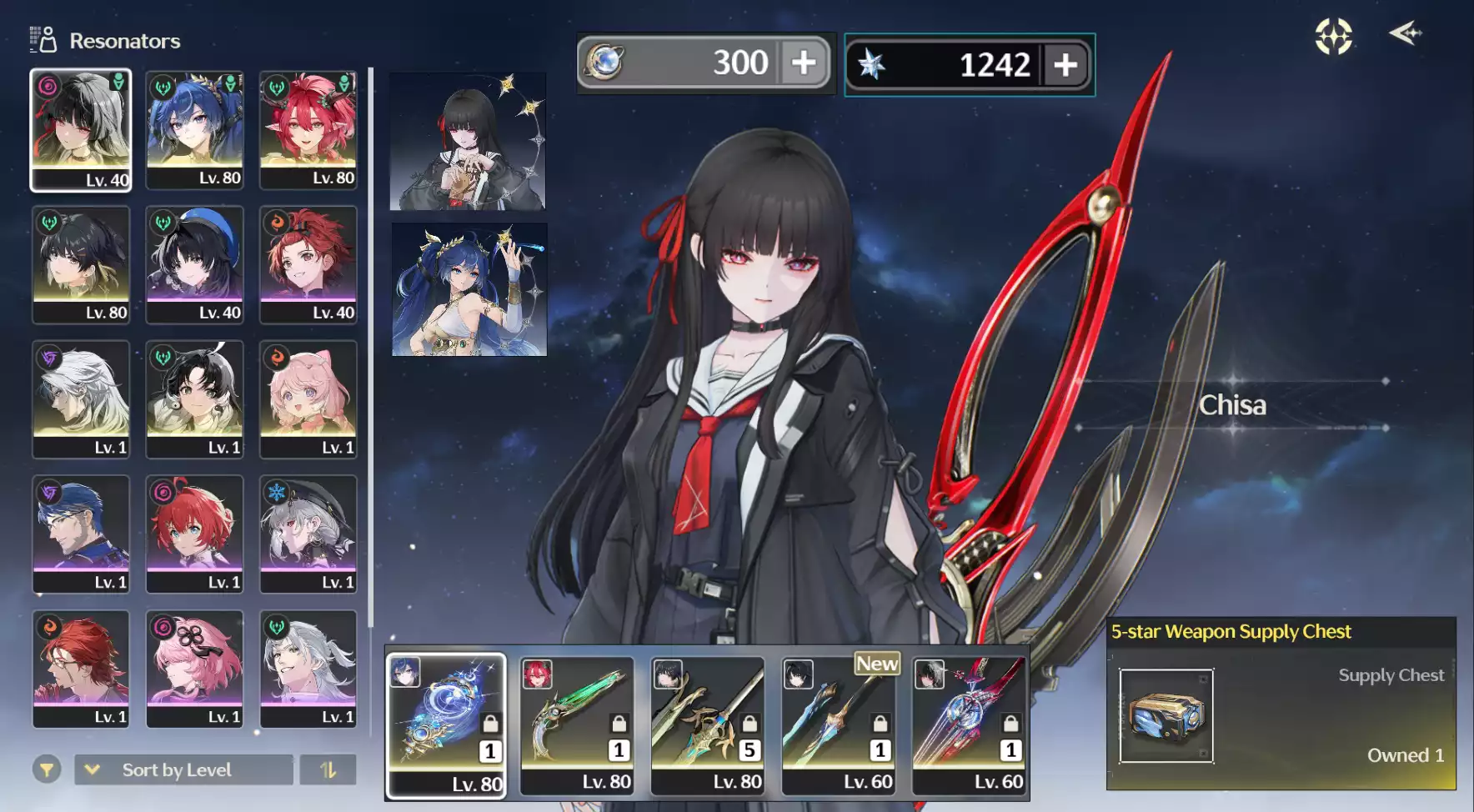Select the grey-haired witch hat resonator
1474x812 pixels.
point(308,534)
